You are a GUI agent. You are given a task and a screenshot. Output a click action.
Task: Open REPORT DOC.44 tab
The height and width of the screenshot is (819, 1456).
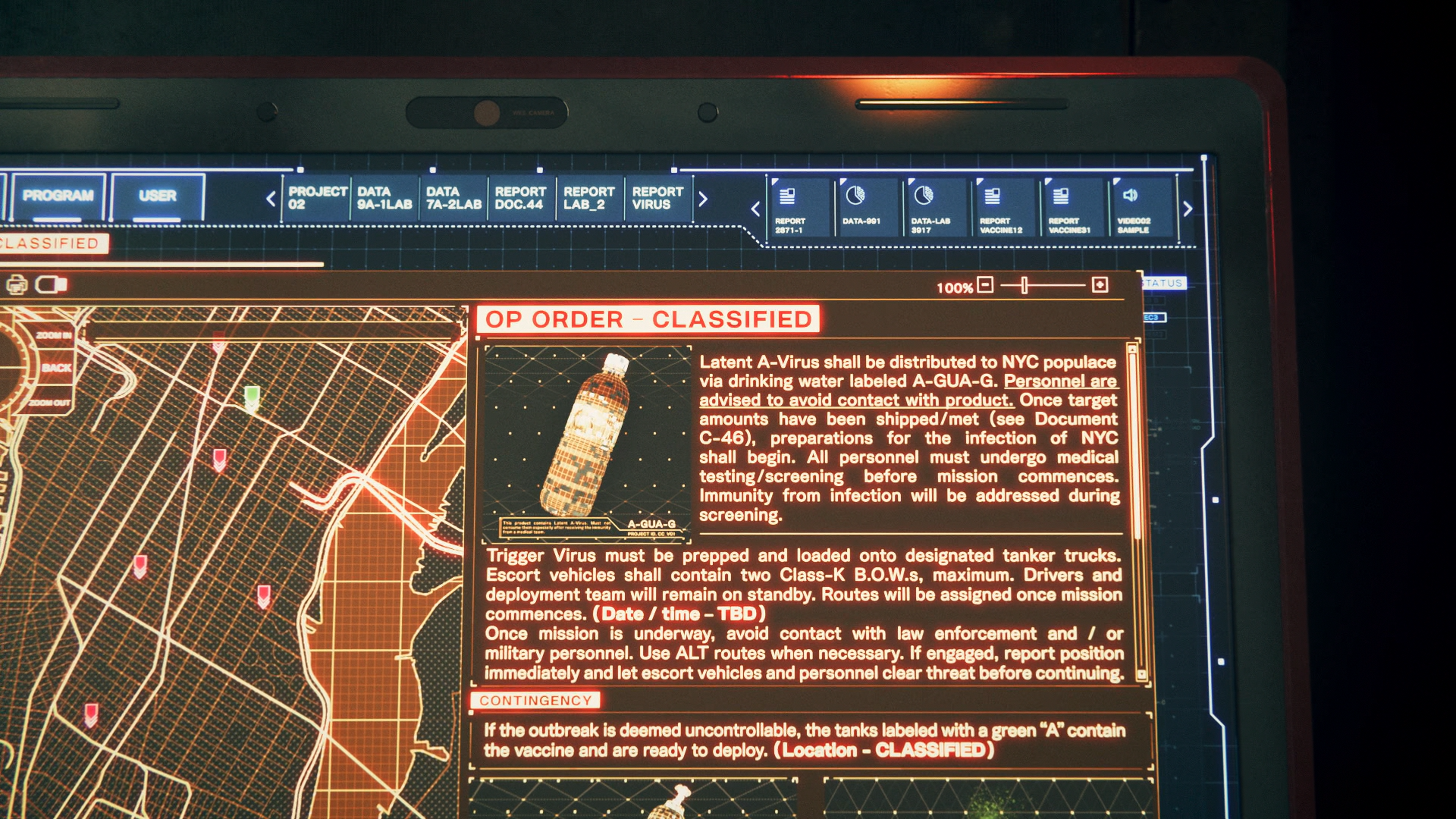click(x=520, y=198)
